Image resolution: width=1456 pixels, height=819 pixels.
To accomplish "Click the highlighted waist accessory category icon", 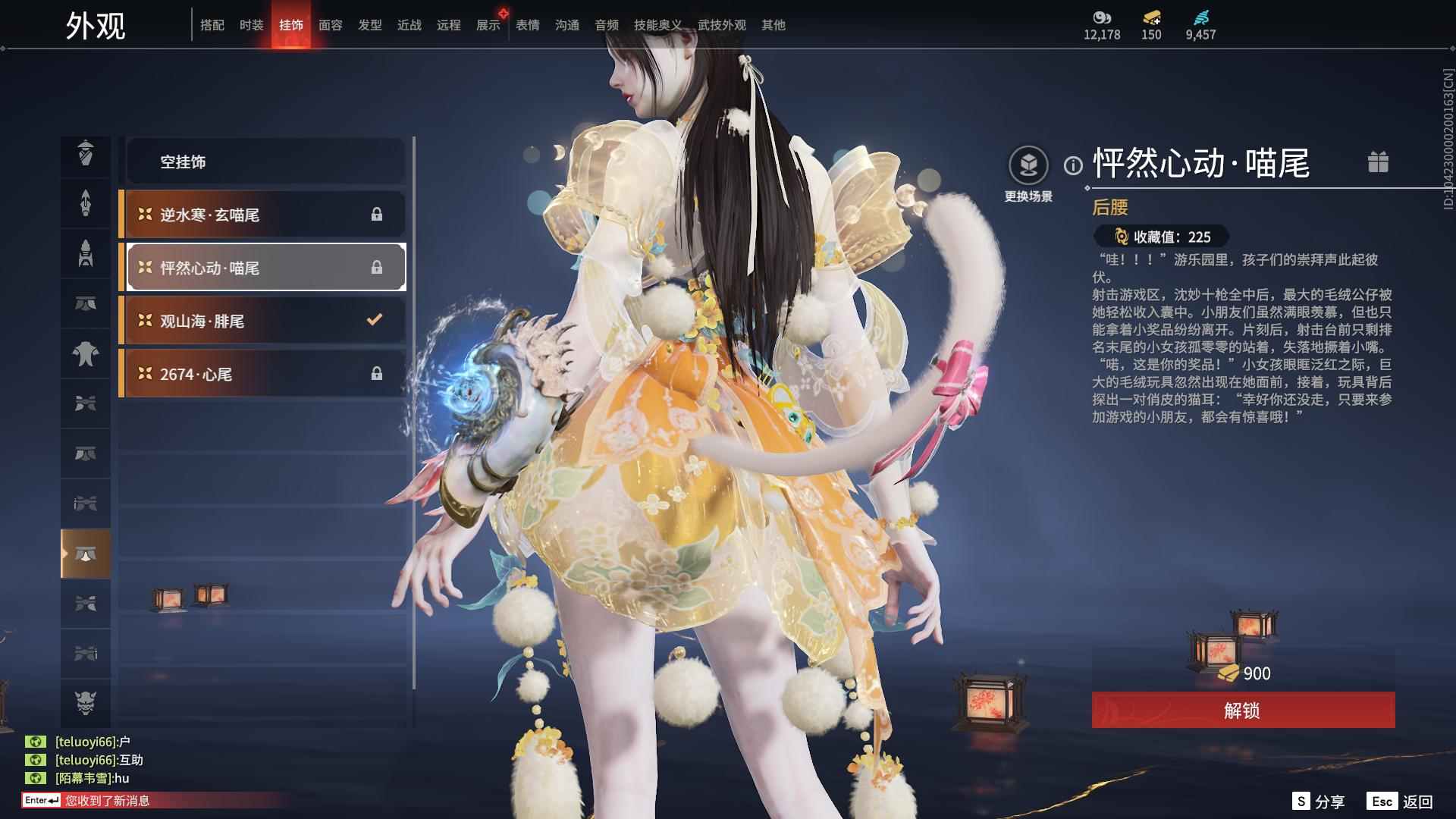I will (86, 554).
